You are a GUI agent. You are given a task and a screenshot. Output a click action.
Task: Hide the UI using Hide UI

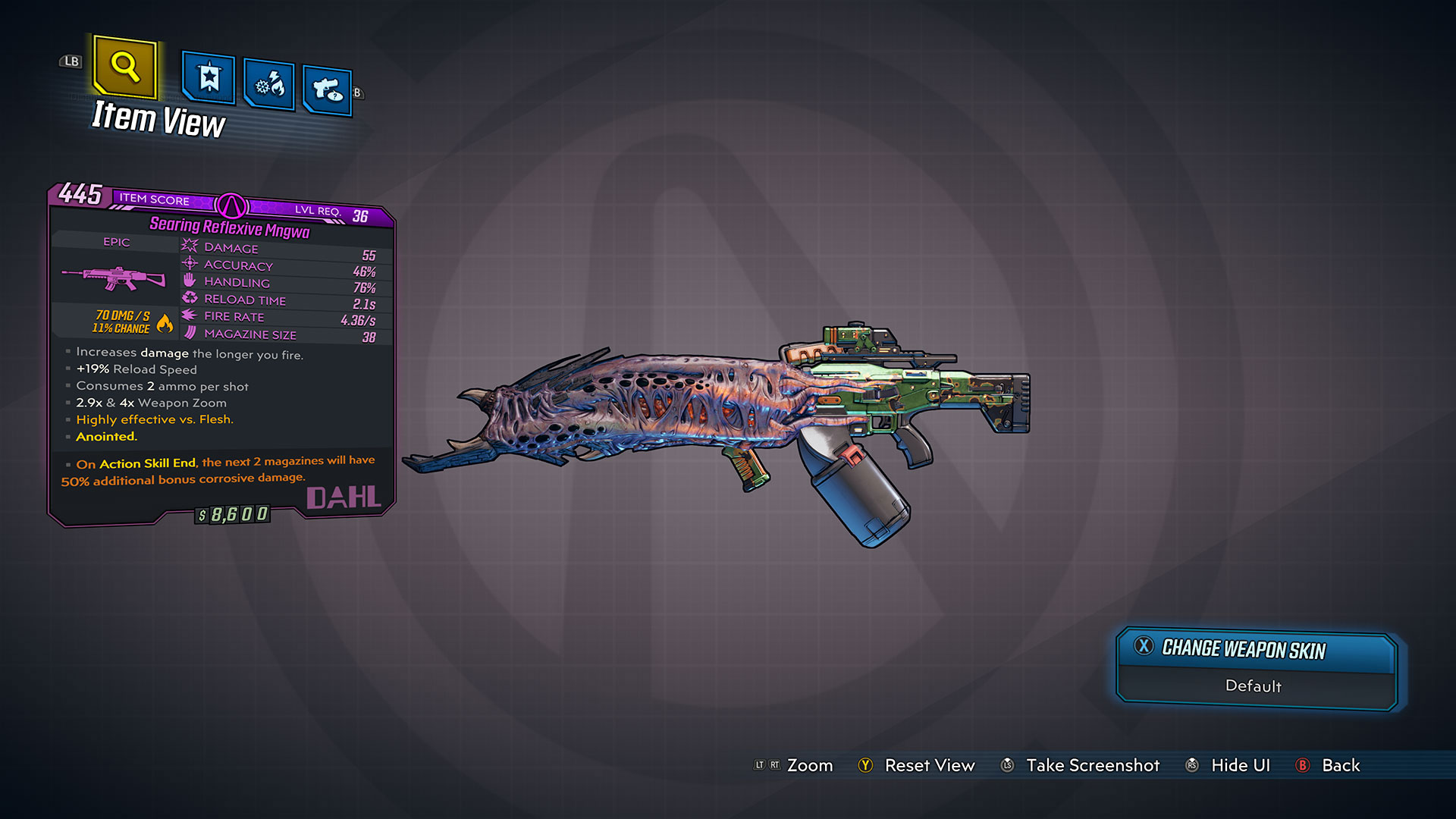click(x=1240, y=765)
